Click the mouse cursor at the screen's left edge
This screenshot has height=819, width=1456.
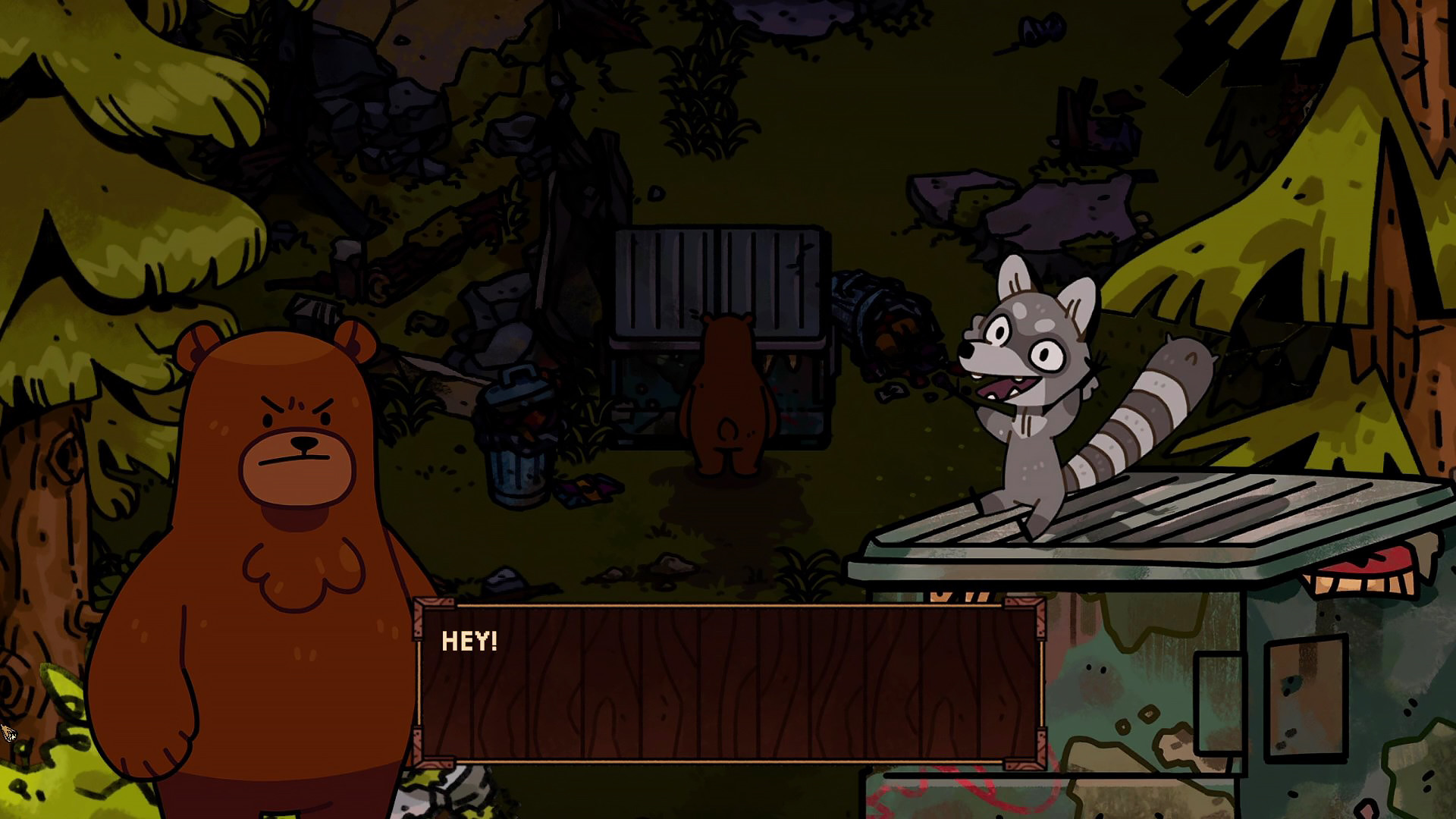click(9, 732)
